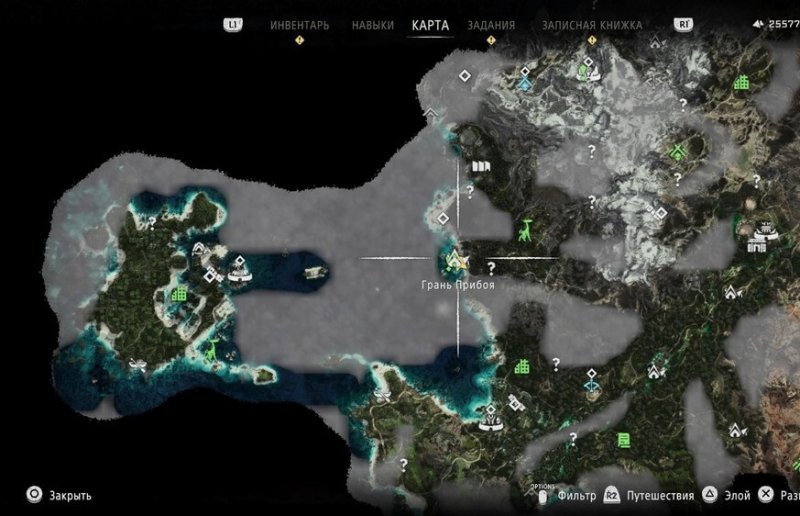This screenshot has height=516, width=800.
Task: Switch to the Инвентарь tab
Action: (x=299, y=25)
